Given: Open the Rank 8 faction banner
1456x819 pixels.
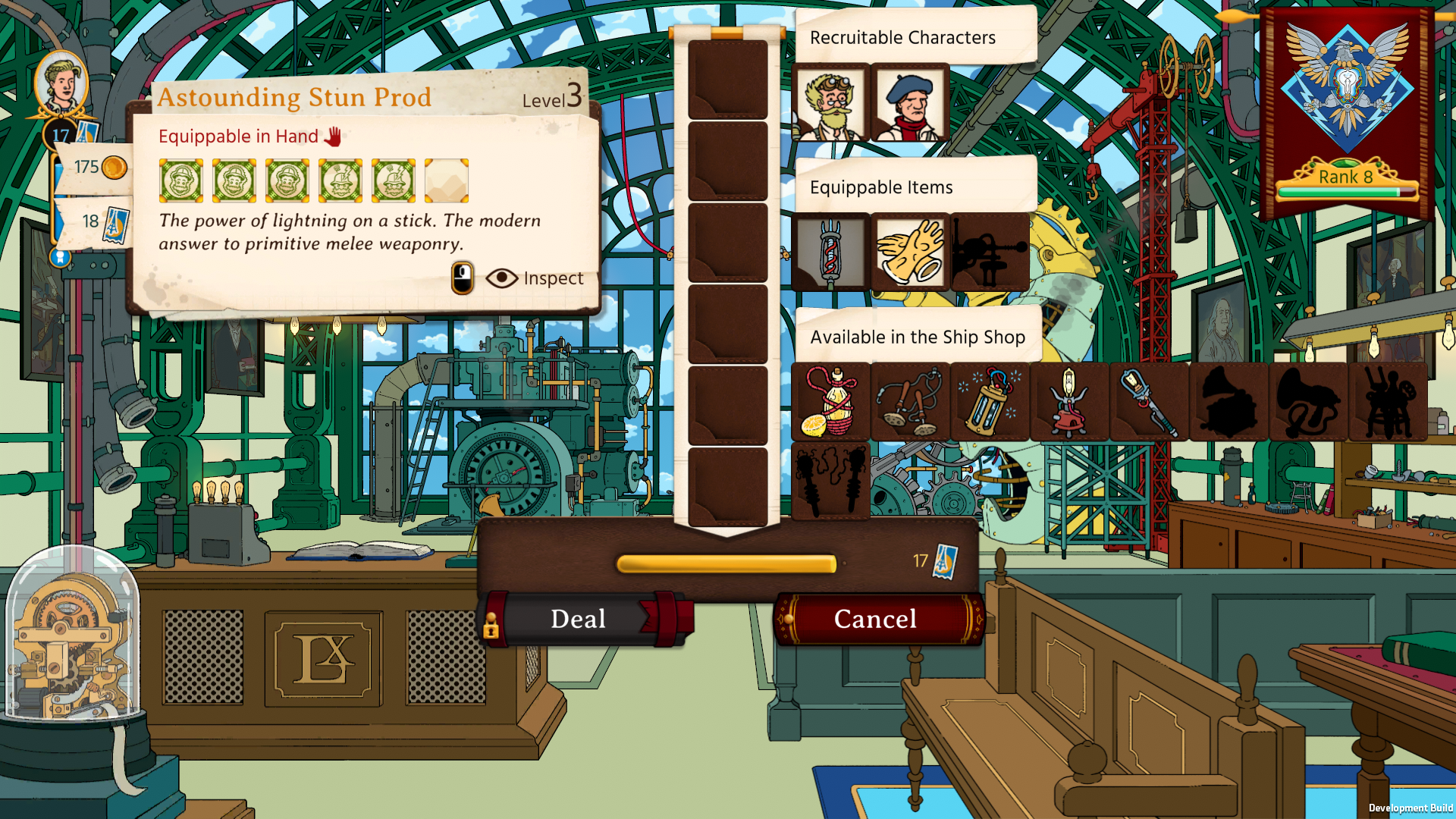Looking at the screenshot, I should coord(1347,114).
